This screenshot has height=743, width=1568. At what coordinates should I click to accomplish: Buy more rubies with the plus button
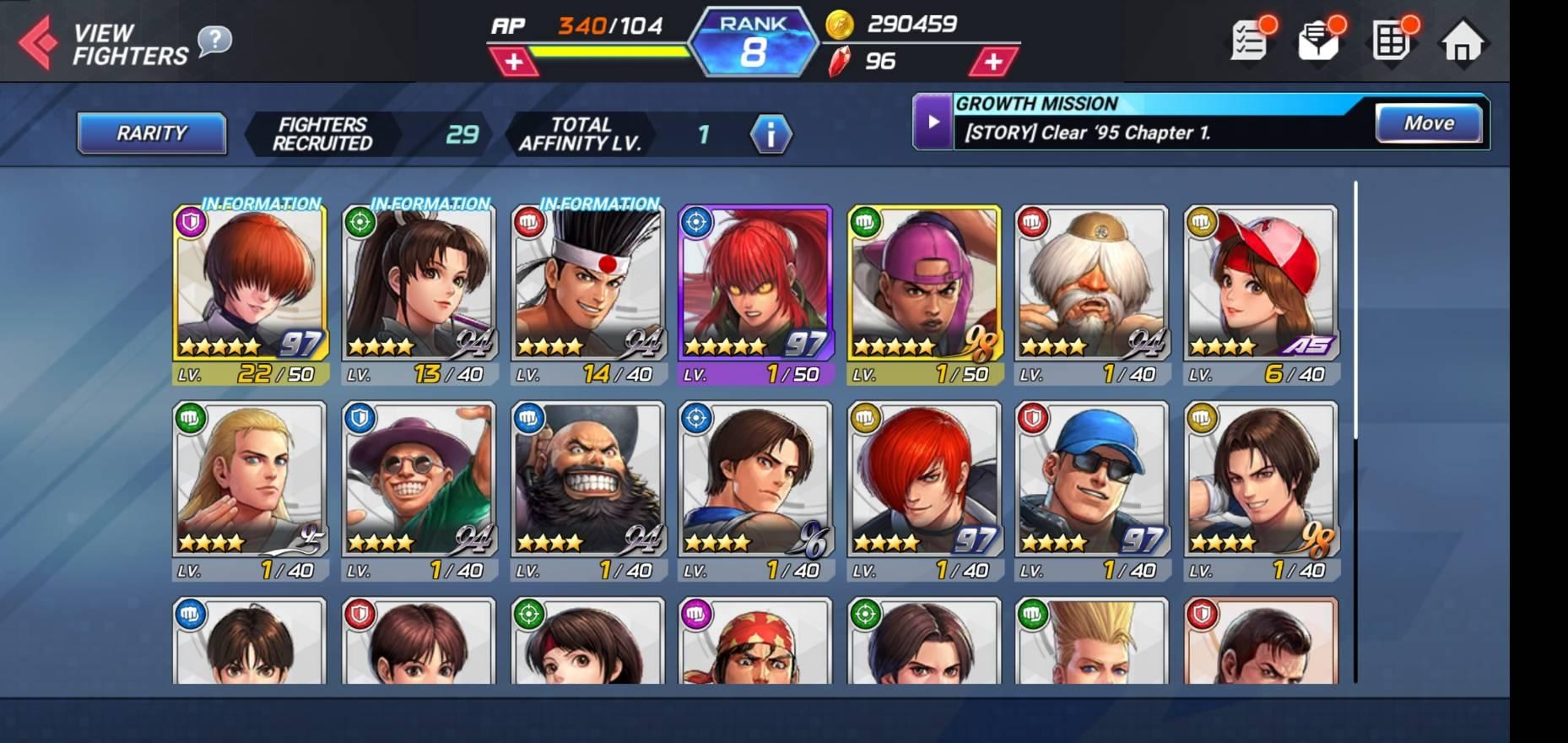click(x=992, y=62)
